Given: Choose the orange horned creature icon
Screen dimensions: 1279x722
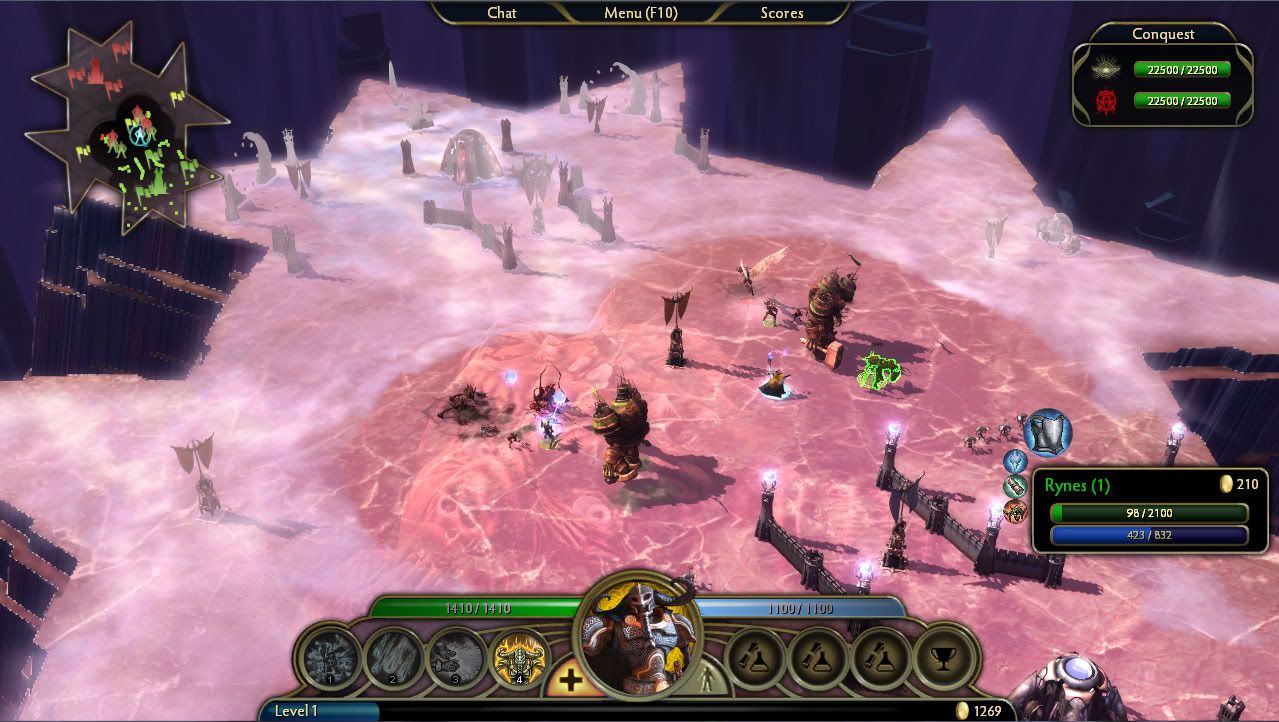Looking at the screenshot, I should click(1016, 511).
